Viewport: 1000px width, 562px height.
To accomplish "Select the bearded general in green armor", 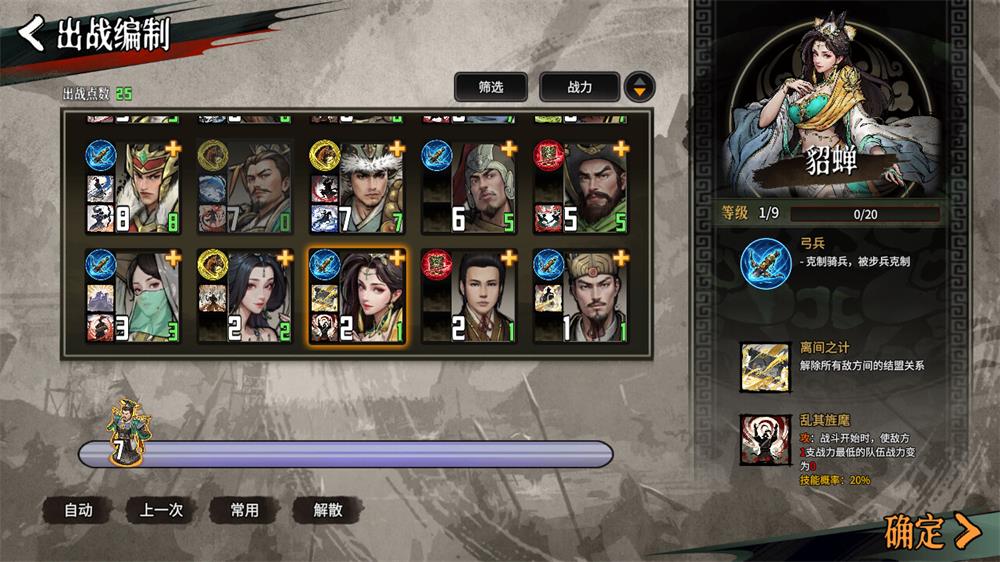I will [581, 187].
